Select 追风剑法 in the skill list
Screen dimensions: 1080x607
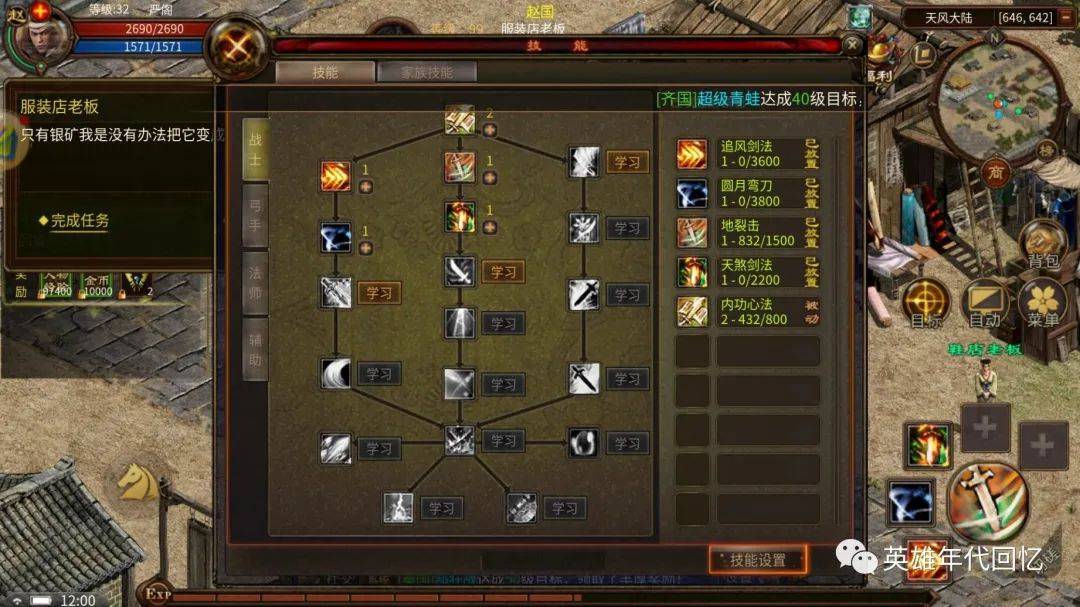pyautogui.click(x=750, y=153)
